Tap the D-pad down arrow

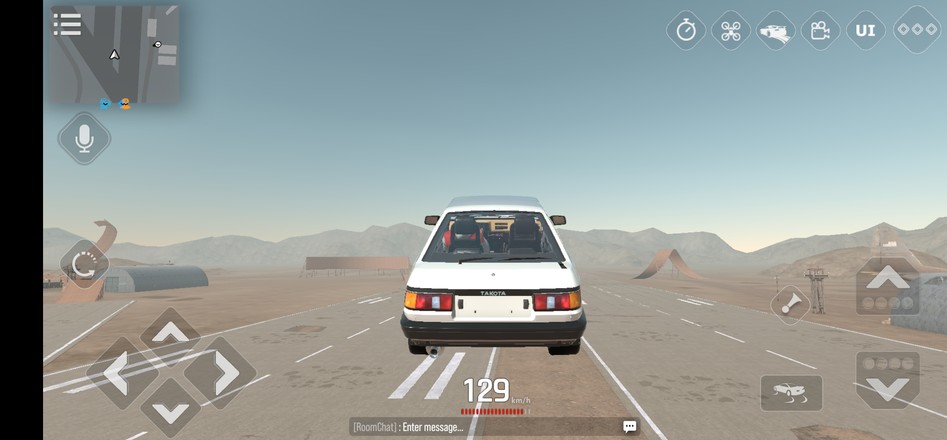(170, 410)
